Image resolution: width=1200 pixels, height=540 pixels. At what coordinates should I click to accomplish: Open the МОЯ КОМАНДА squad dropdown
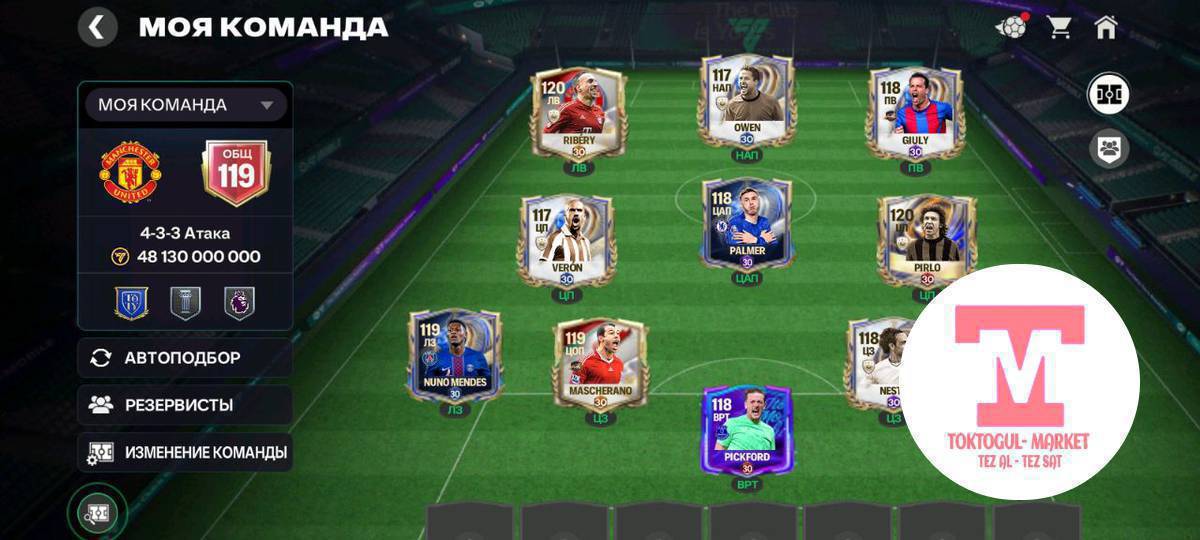tap(185, 105)
